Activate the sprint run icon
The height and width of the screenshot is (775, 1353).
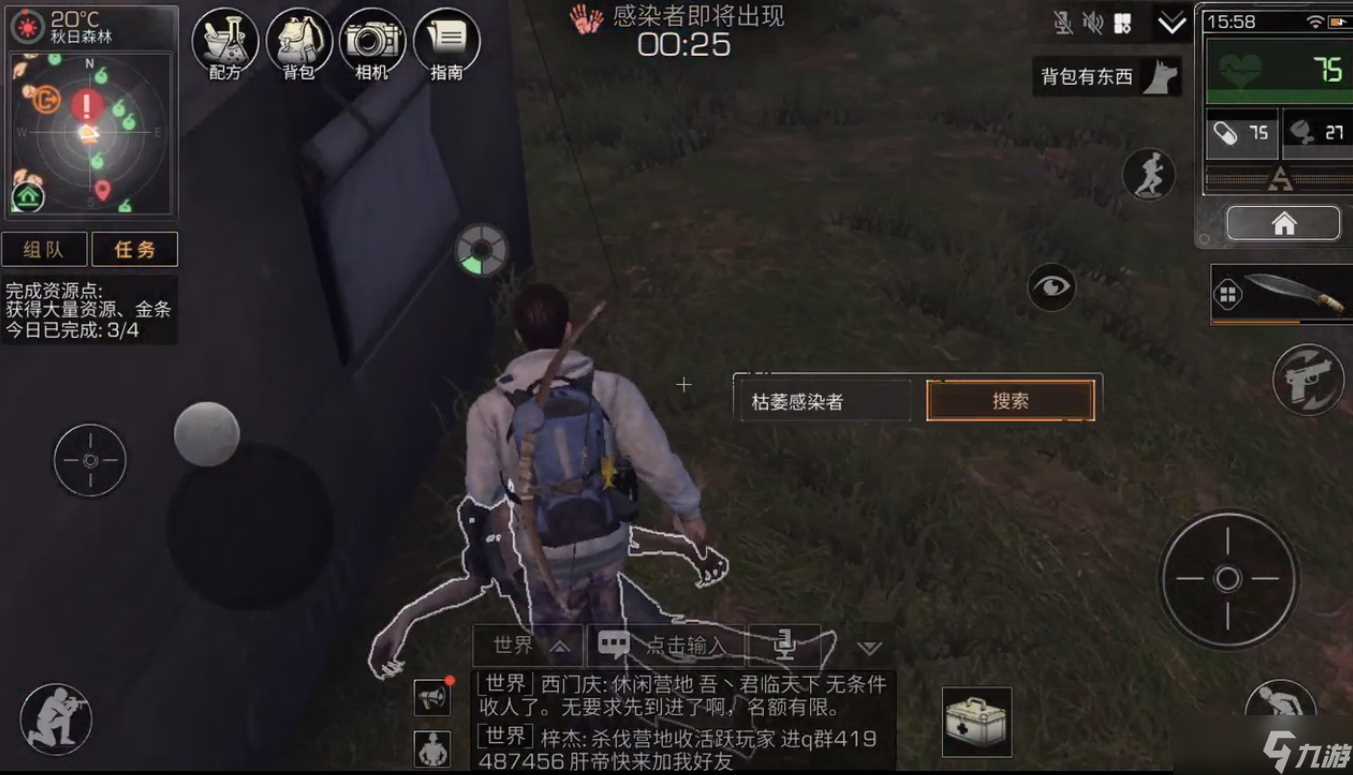coord(1152,174)
